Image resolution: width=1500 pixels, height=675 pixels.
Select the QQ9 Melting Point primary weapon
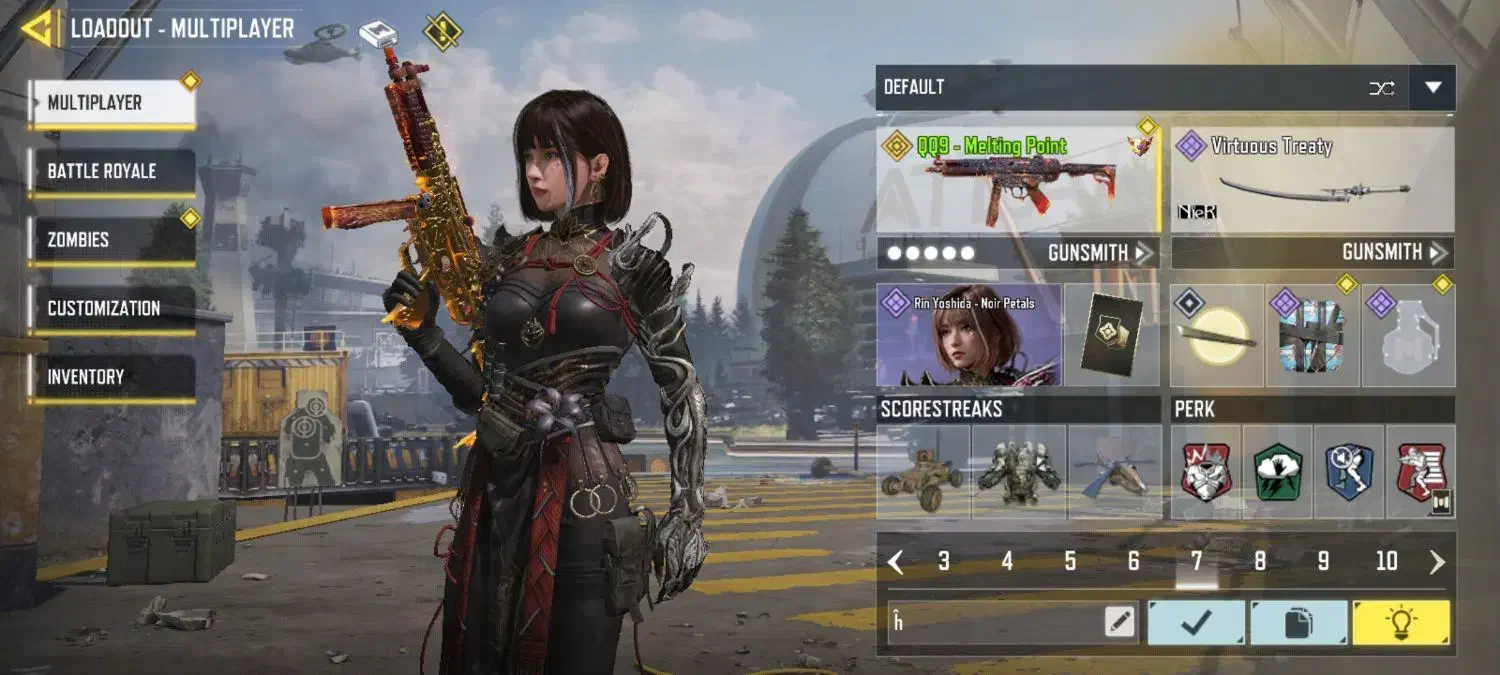pos(1018,178)
